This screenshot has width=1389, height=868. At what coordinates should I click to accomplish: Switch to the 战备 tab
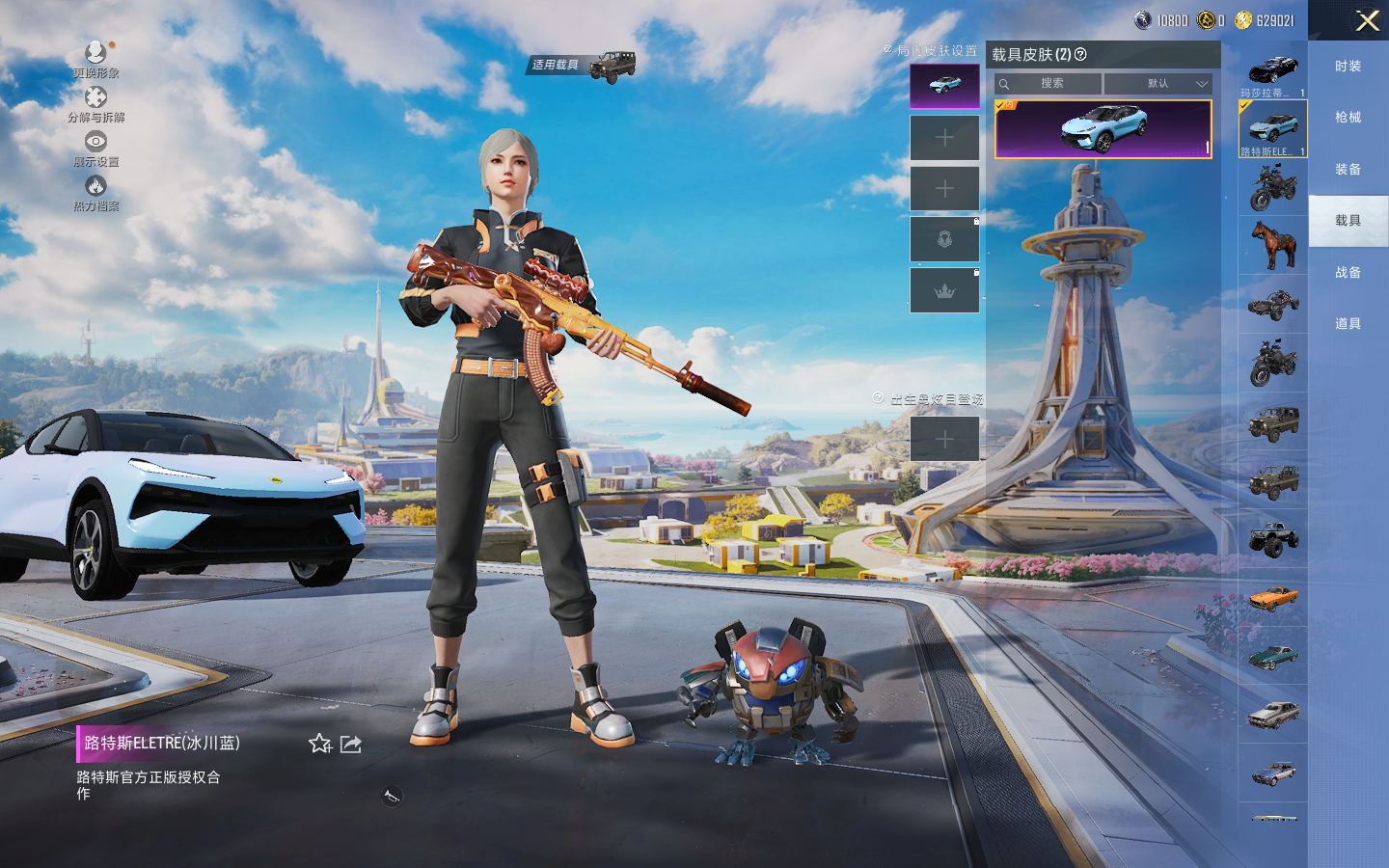coord(1348,273)
